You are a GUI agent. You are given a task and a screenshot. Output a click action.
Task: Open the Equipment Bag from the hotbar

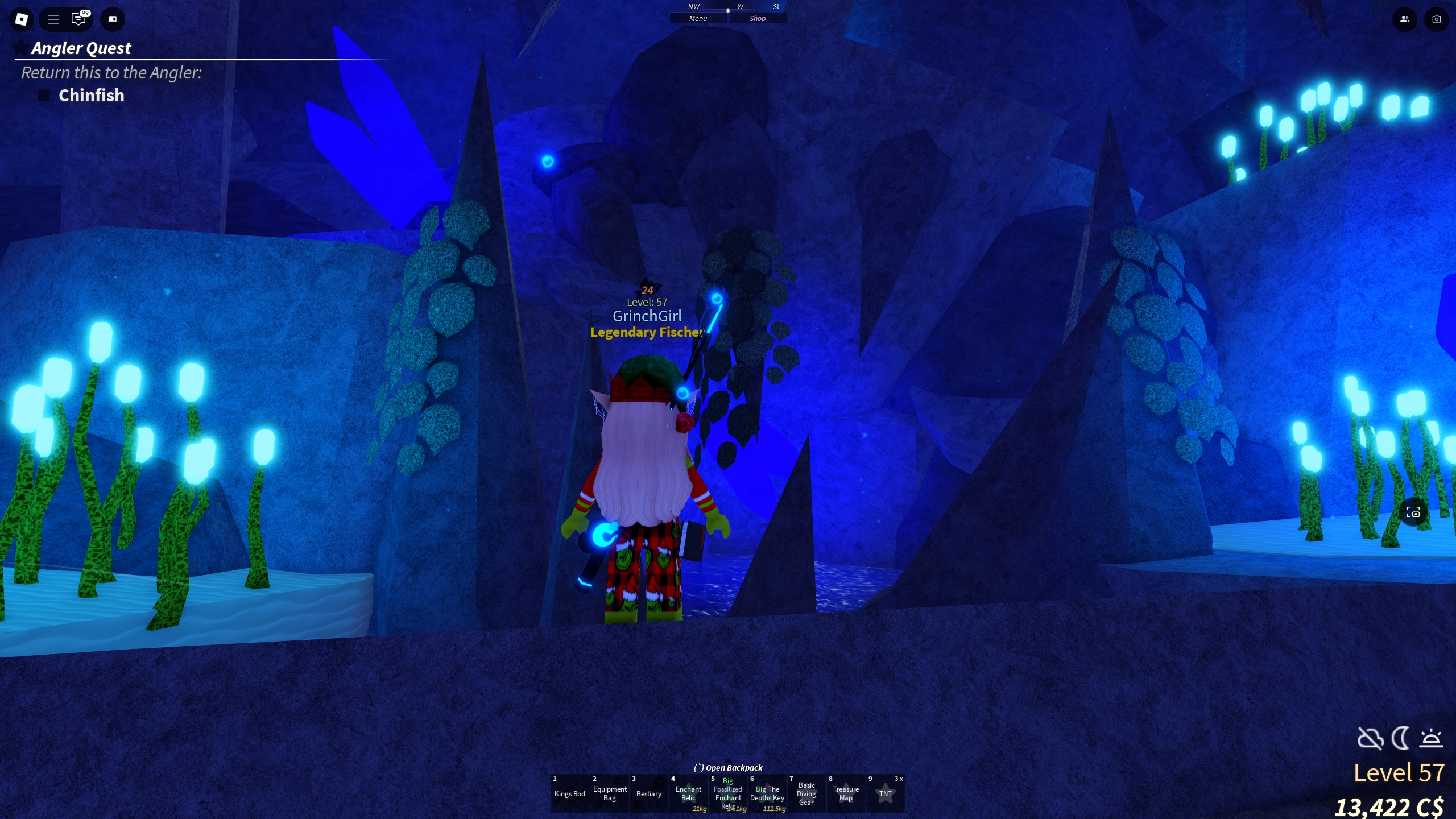click(610, 793)
